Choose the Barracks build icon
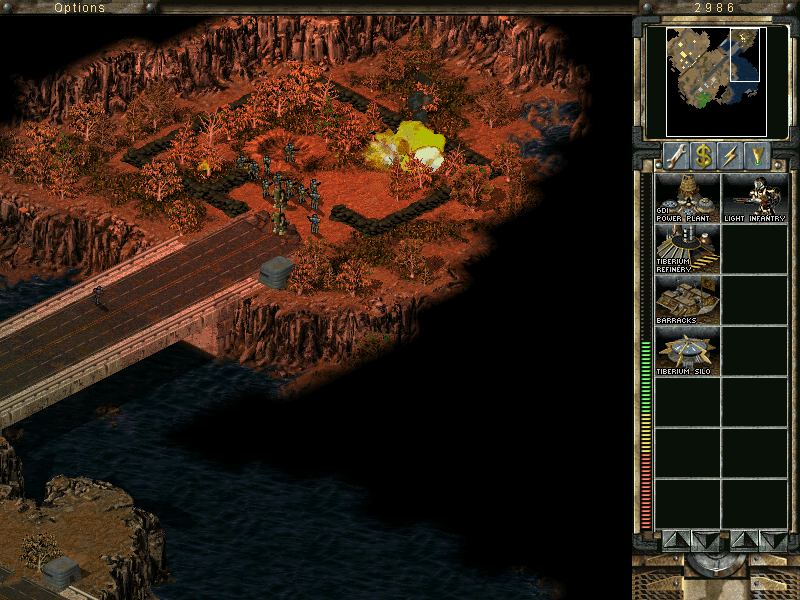Image resolution: width=800 pixels, height=600 pixels. pos(687,300)
